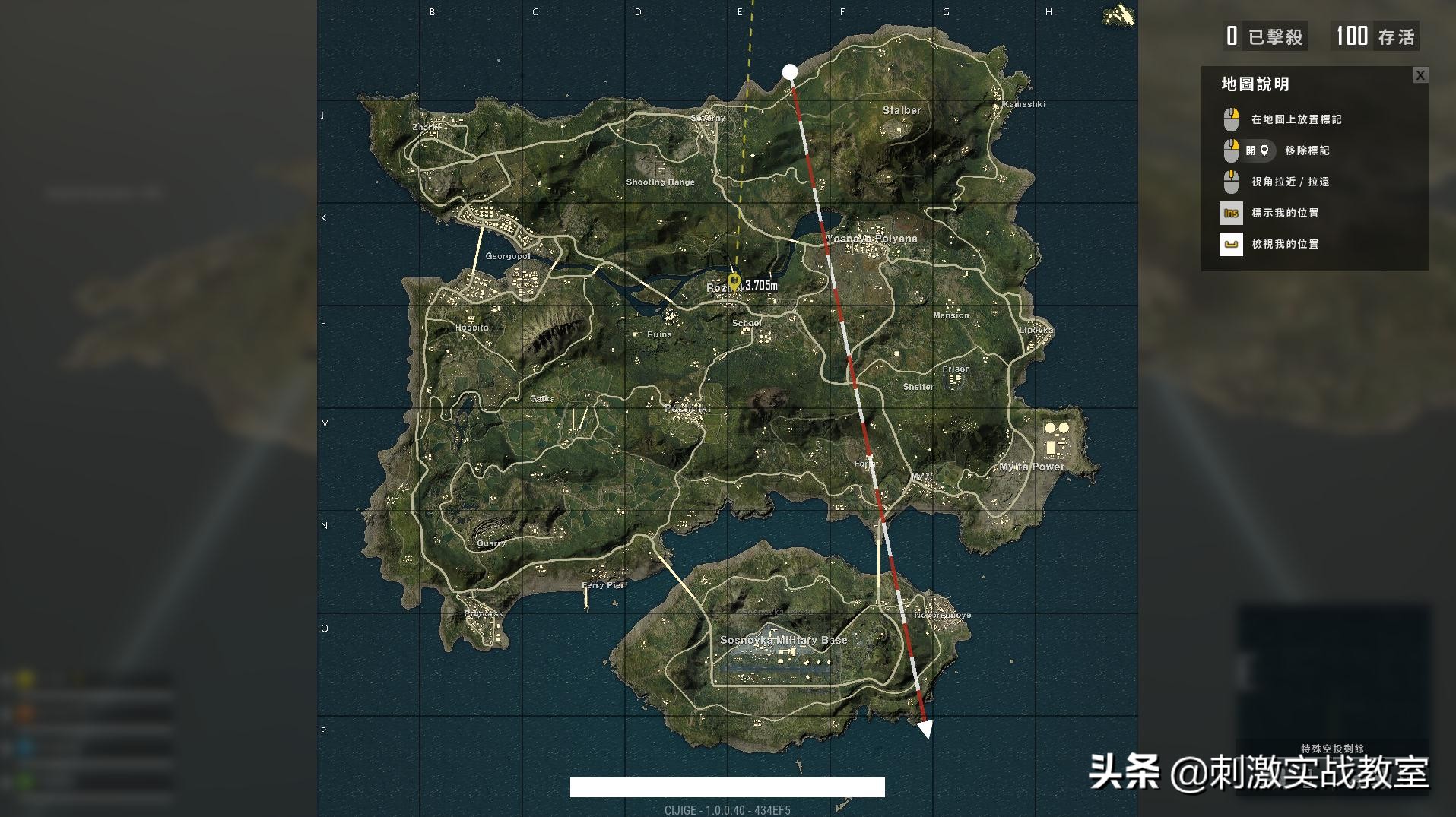This screenshot has width=1456, height=817.
Task: Click the 100 存活 player counter
Action: pos(1375,36)
